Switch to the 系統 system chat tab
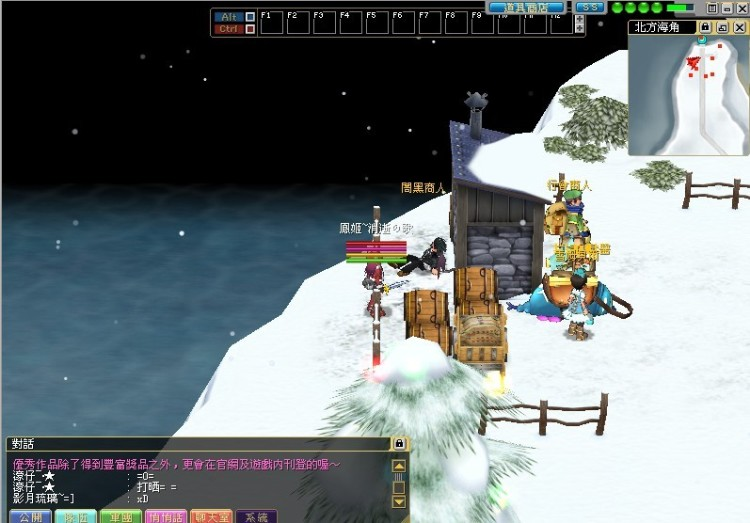 (x=256, y=517)
